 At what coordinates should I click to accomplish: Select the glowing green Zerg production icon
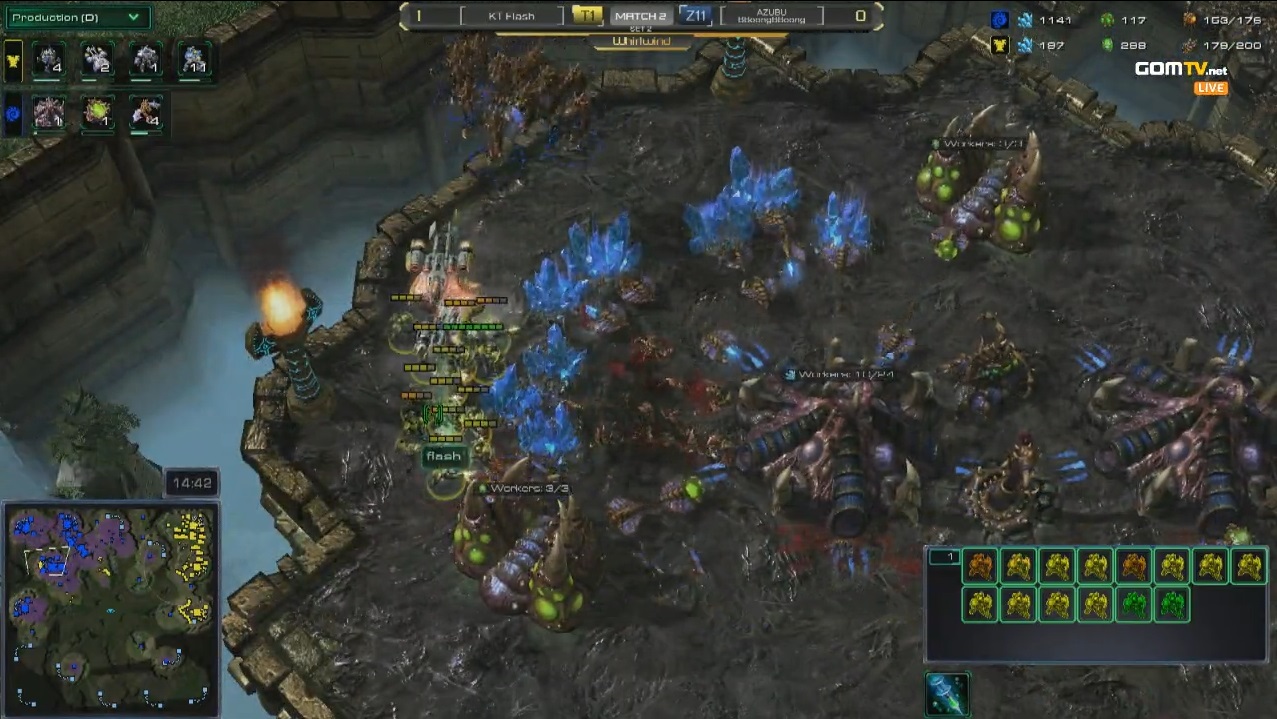tap(97, 113)
